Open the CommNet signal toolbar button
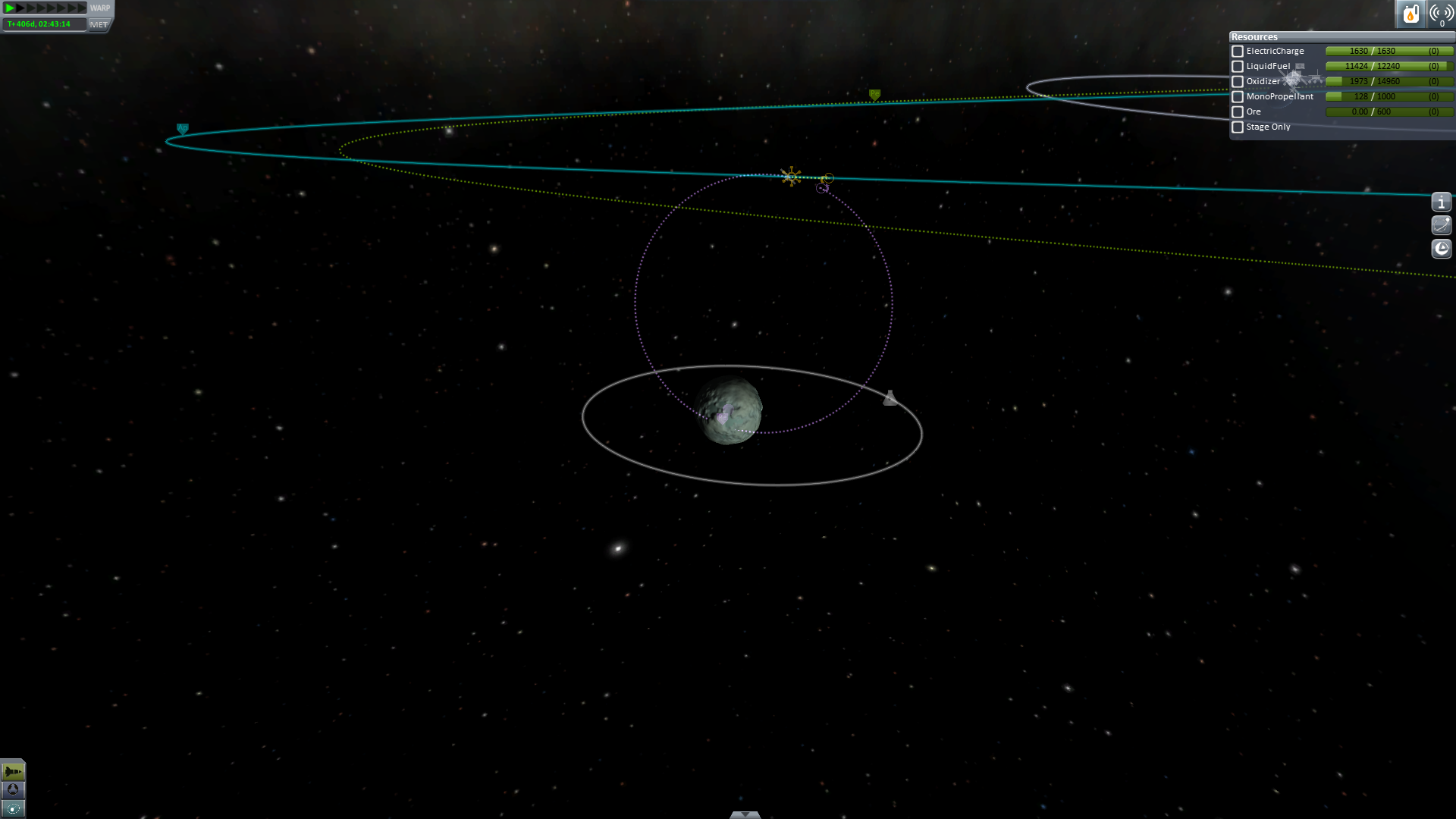This screenshot has width=1456, height=819. coord(1441,14)
